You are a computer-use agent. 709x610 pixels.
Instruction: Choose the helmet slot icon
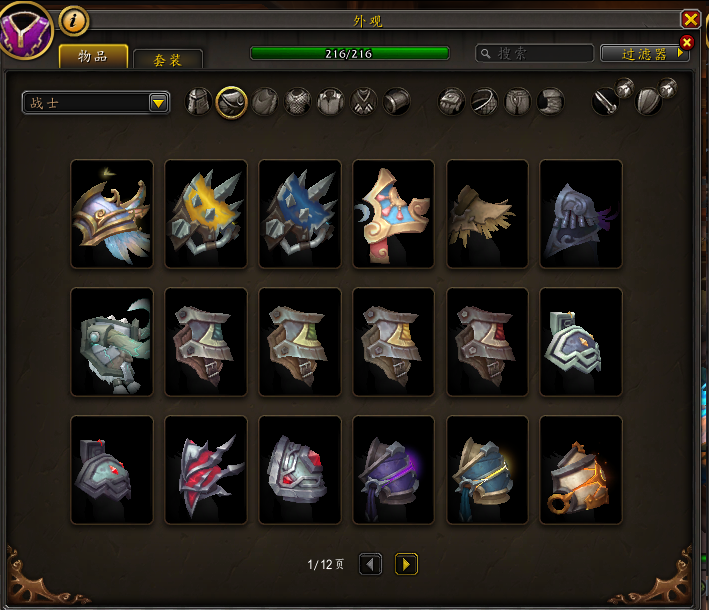click(199, 101)
